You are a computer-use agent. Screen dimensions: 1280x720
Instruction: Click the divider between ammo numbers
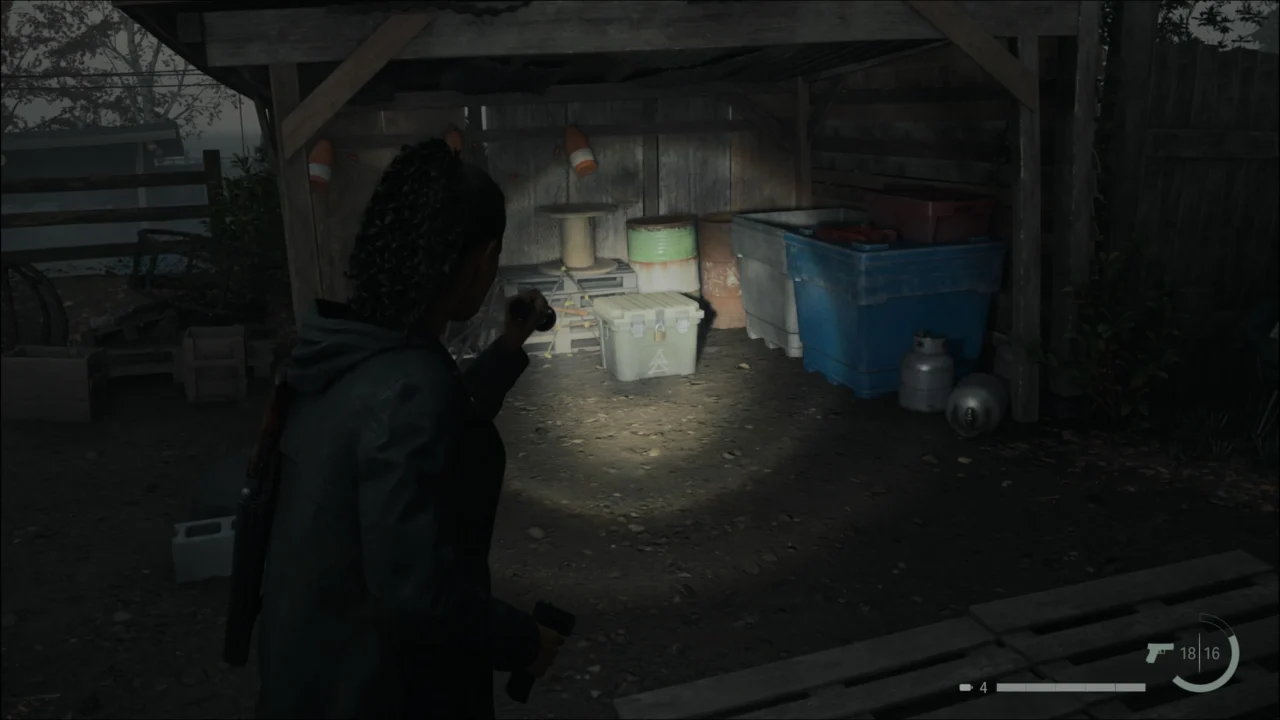coord(1200,652)
